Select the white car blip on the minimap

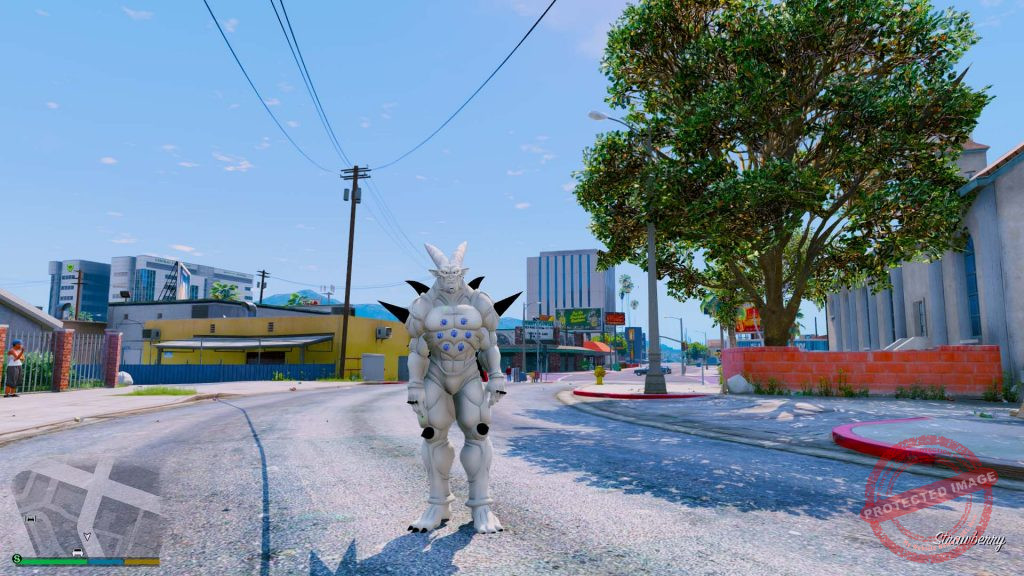point(77,551)
